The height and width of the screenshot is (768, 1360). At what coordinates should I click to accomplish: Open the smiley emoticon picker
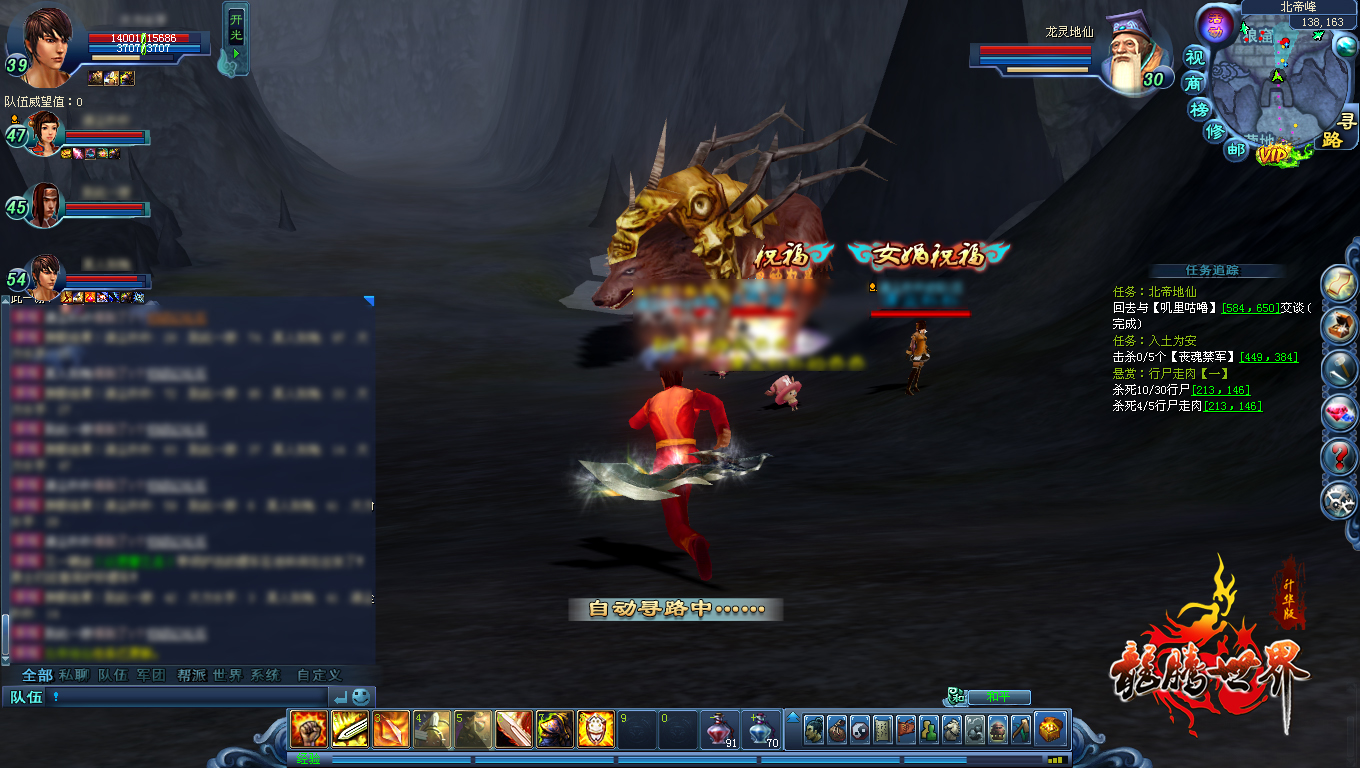[x=361, y=696]
